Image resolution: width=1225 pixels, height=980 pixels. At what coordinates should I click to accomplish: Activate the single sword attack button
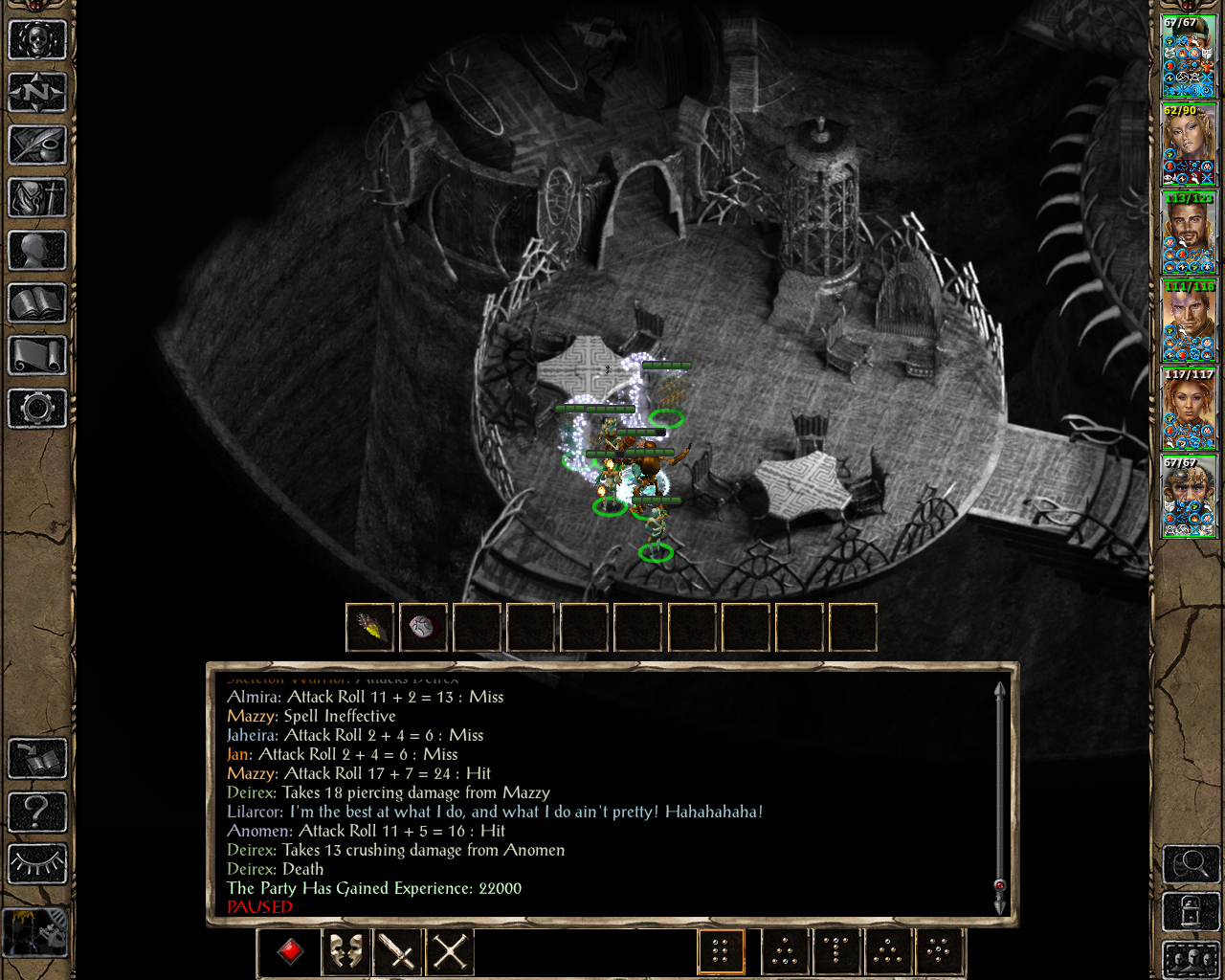[x=397, y=951]
